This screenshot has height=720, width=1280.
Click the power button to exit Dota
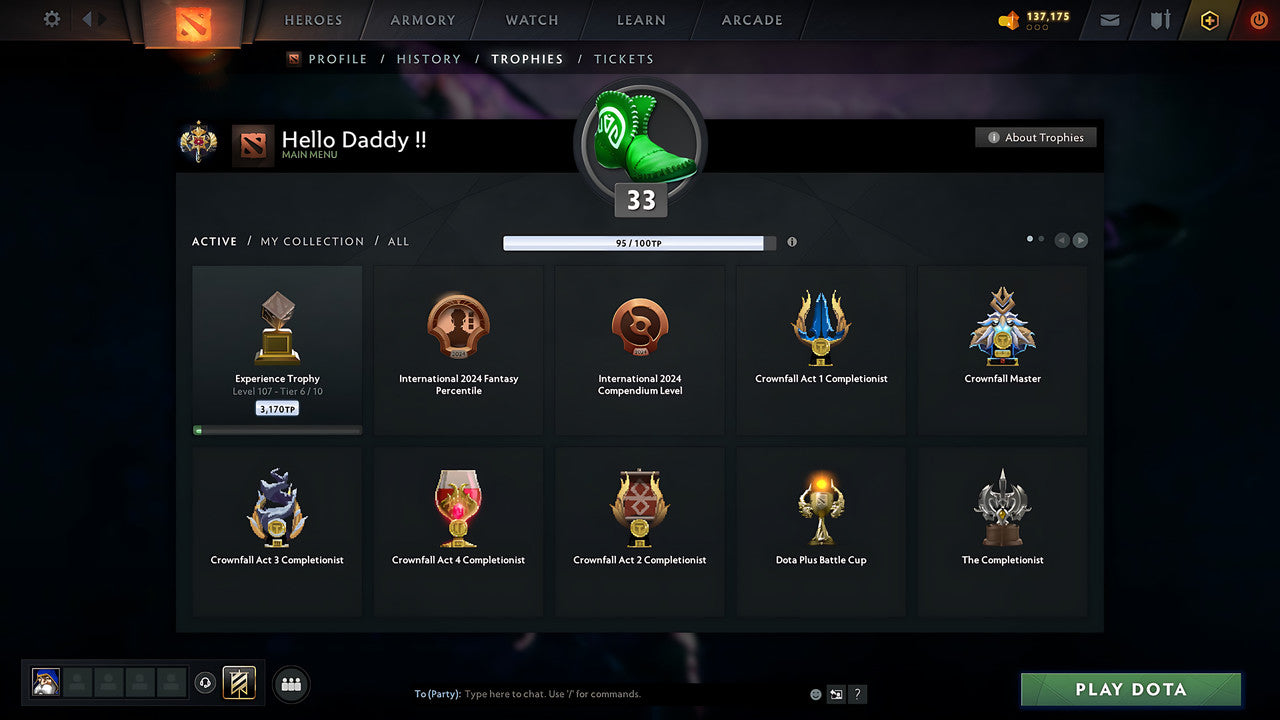(1258, 20)
